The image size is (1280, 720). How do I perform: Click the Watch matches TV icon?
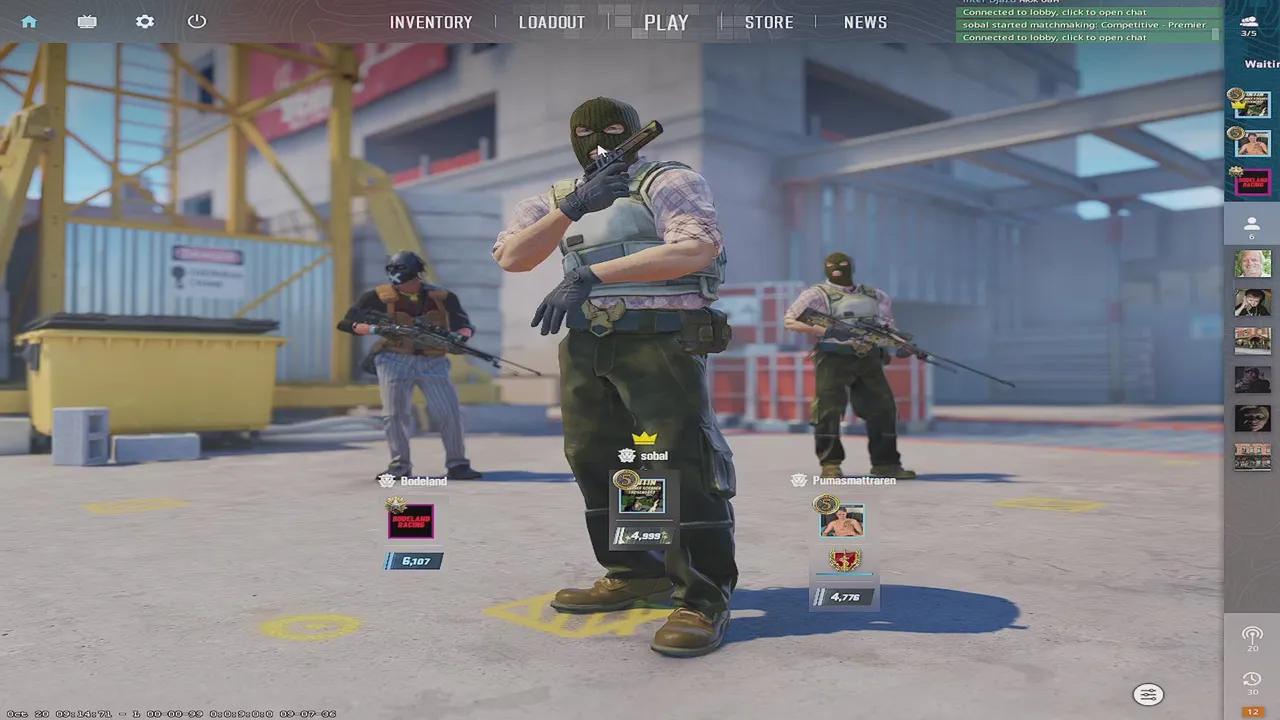86,21
